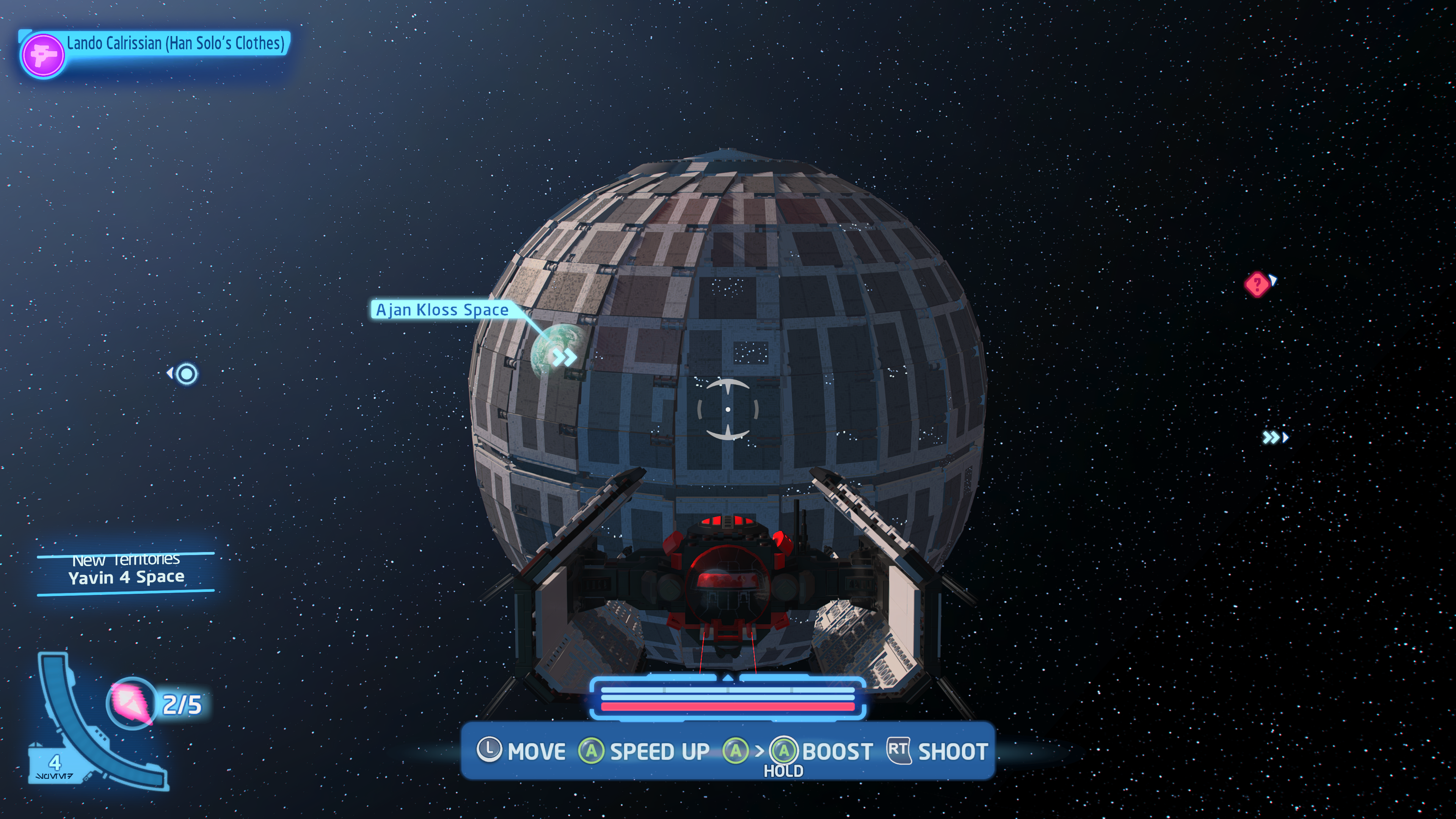Click the purple blaster character icon
Image resolution: width=1456 pixels, height=819 pixels.
[x=43, y=55]
